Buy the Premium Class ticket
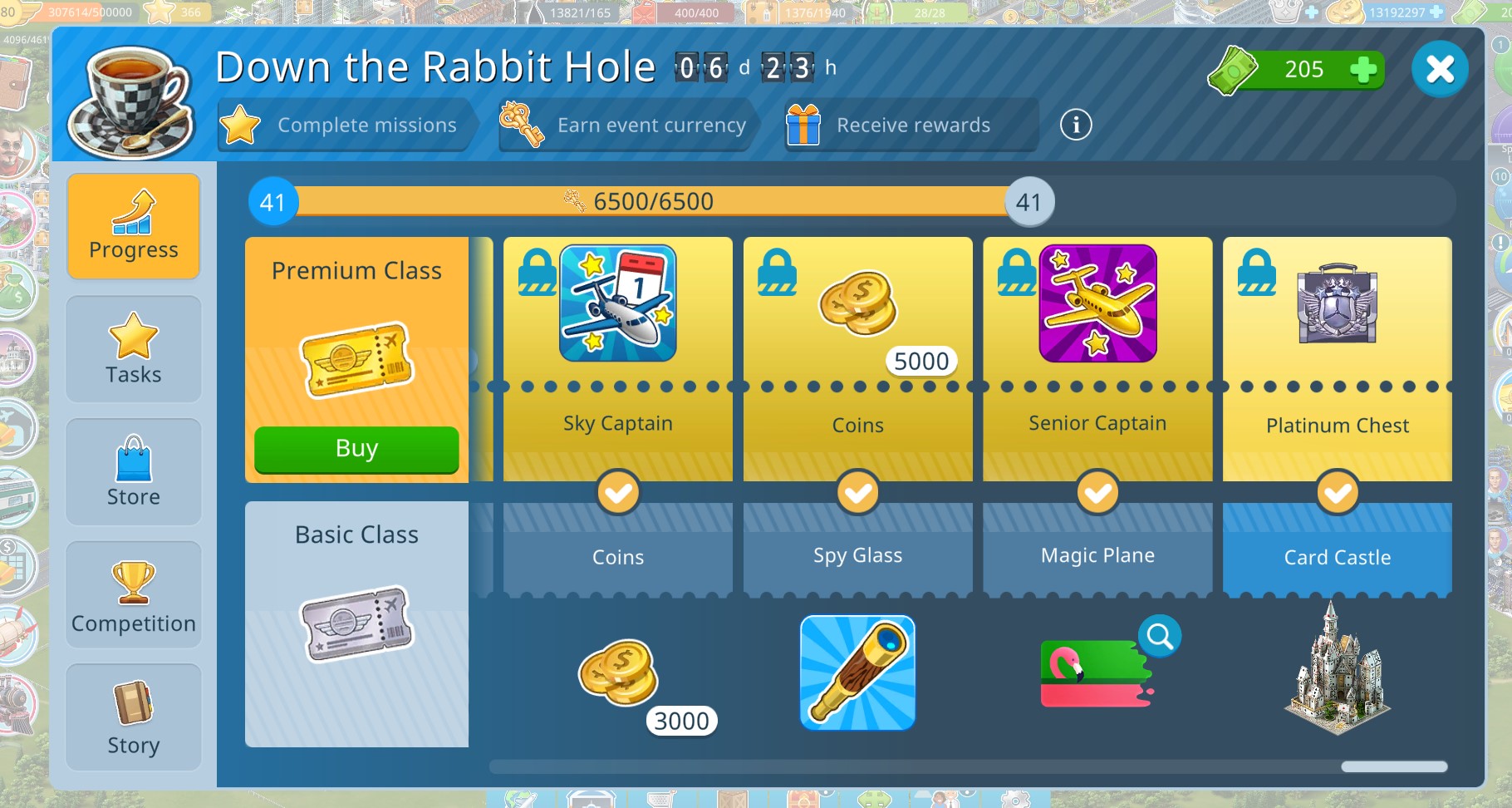Image resolution: width=1512 pixels, height=808 pixels. (356, 449)
